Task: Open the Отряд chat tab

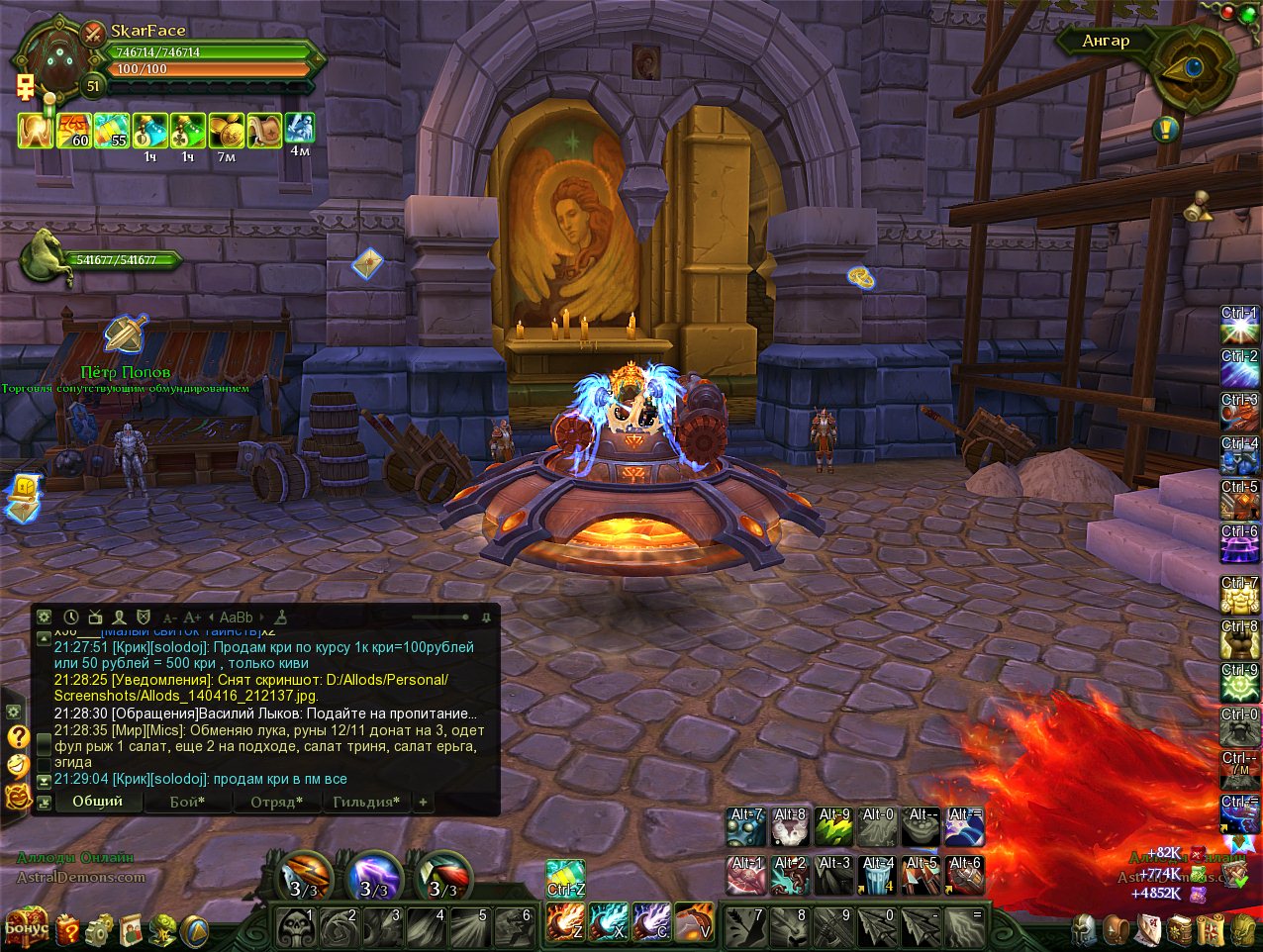Action: (x=276, y=802)
